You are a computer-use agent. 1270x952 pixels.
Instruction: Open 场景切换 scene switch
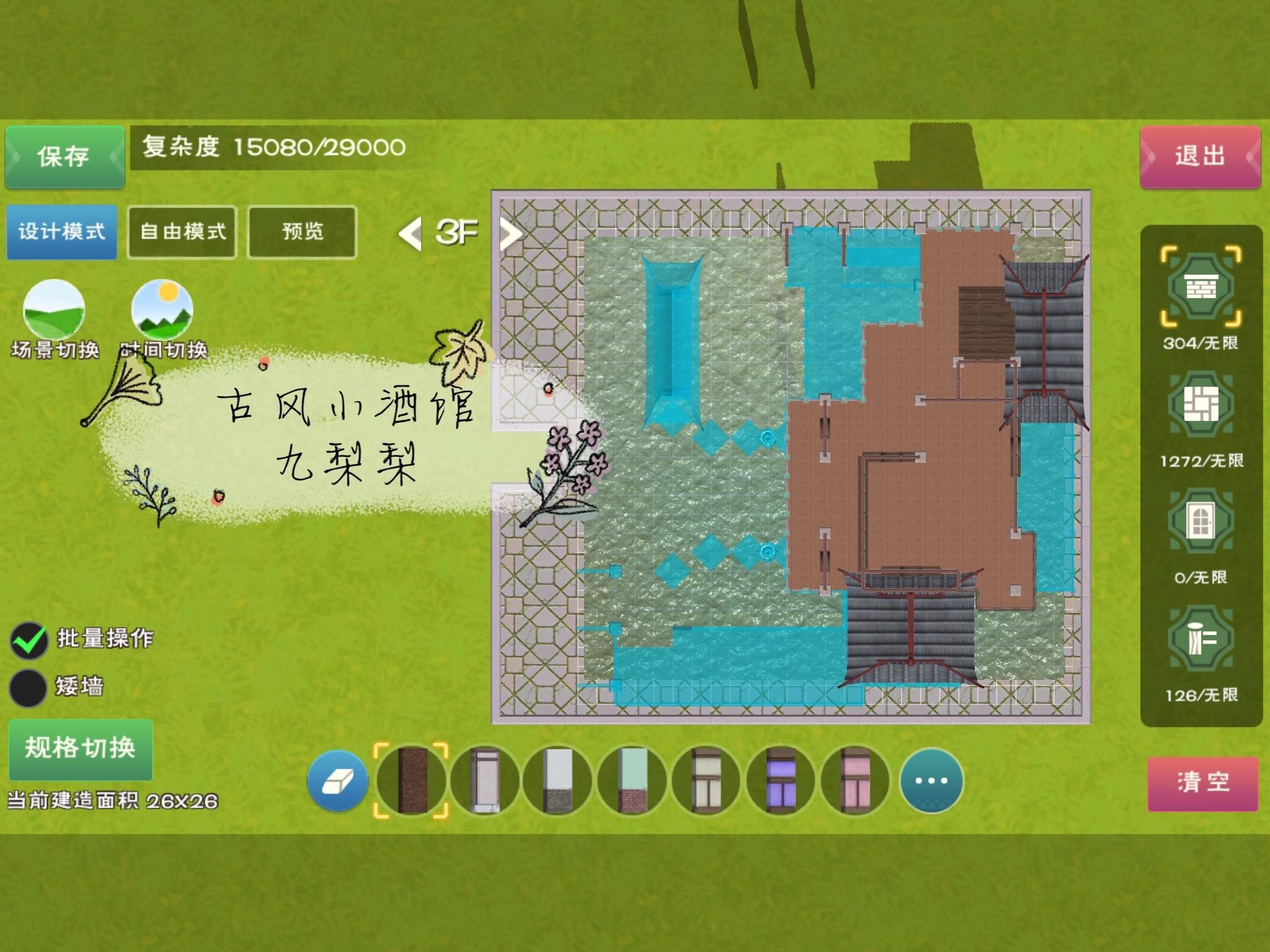pos(54,310)
